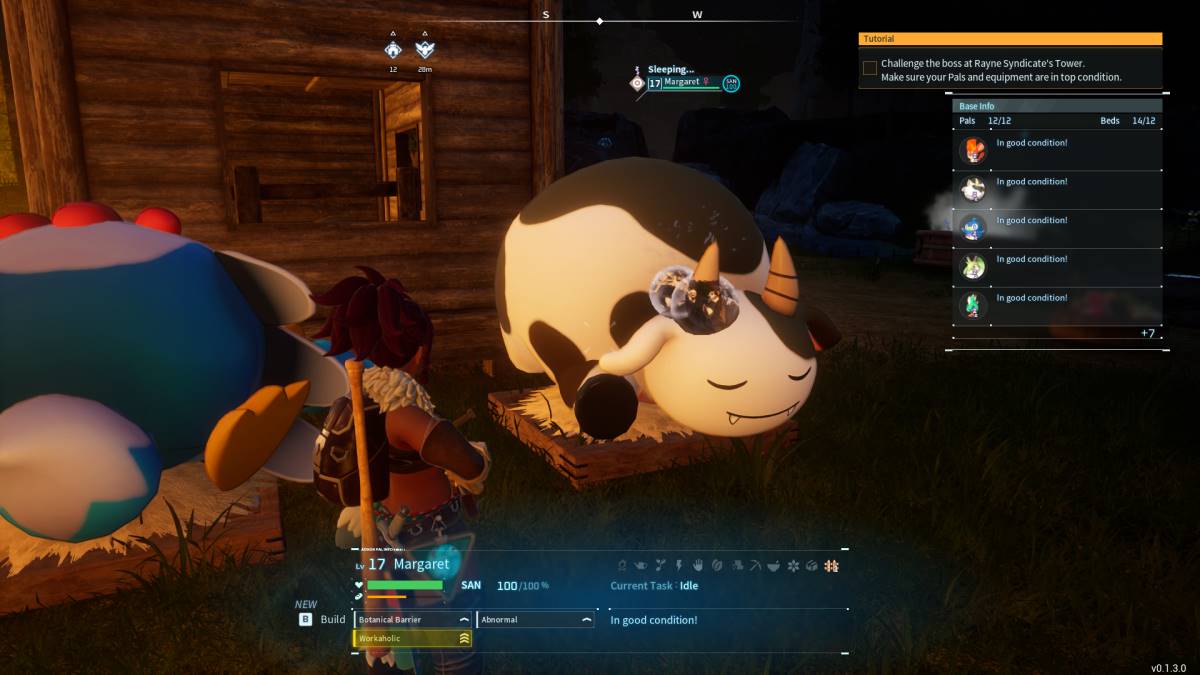This screenshot has height=675, width=1200.
Task: Select the boss tower marker at 28m
Action: point(425,49)
